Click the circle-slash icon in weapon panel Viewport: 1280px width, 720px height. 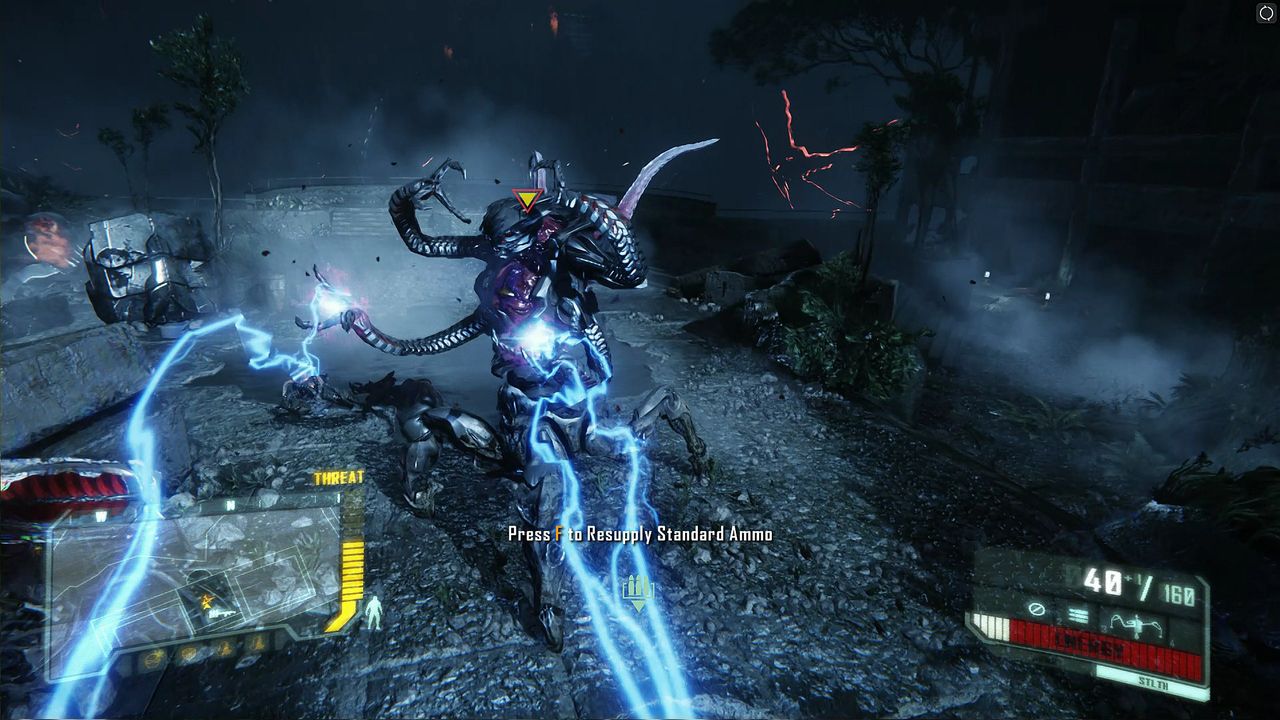point(1037,609)
